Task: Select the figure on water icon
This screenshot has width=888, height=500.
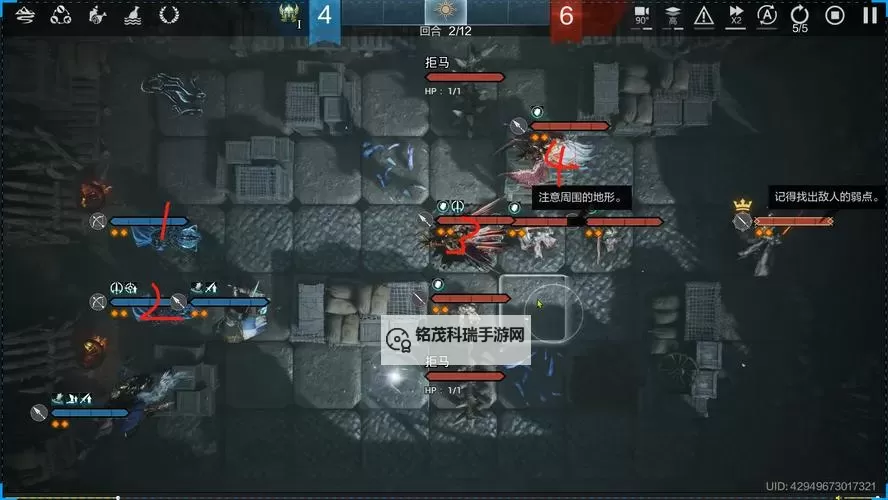Action: (x=133, y=15)
